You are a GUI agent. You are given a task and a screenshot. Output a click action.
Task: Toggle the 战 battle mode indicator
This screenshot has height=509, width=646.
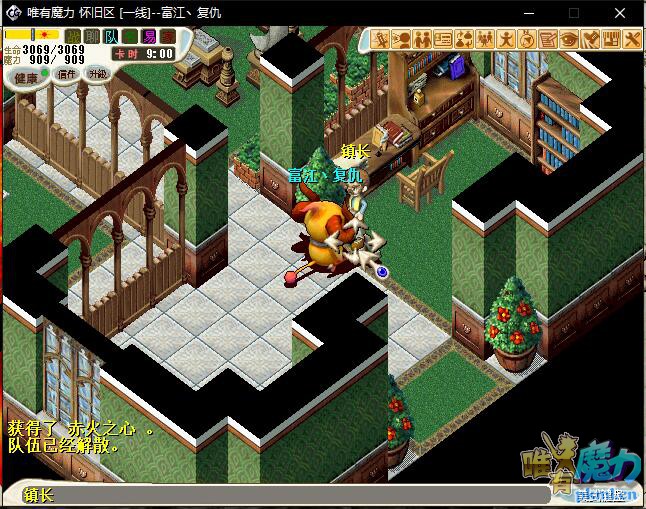74,37
